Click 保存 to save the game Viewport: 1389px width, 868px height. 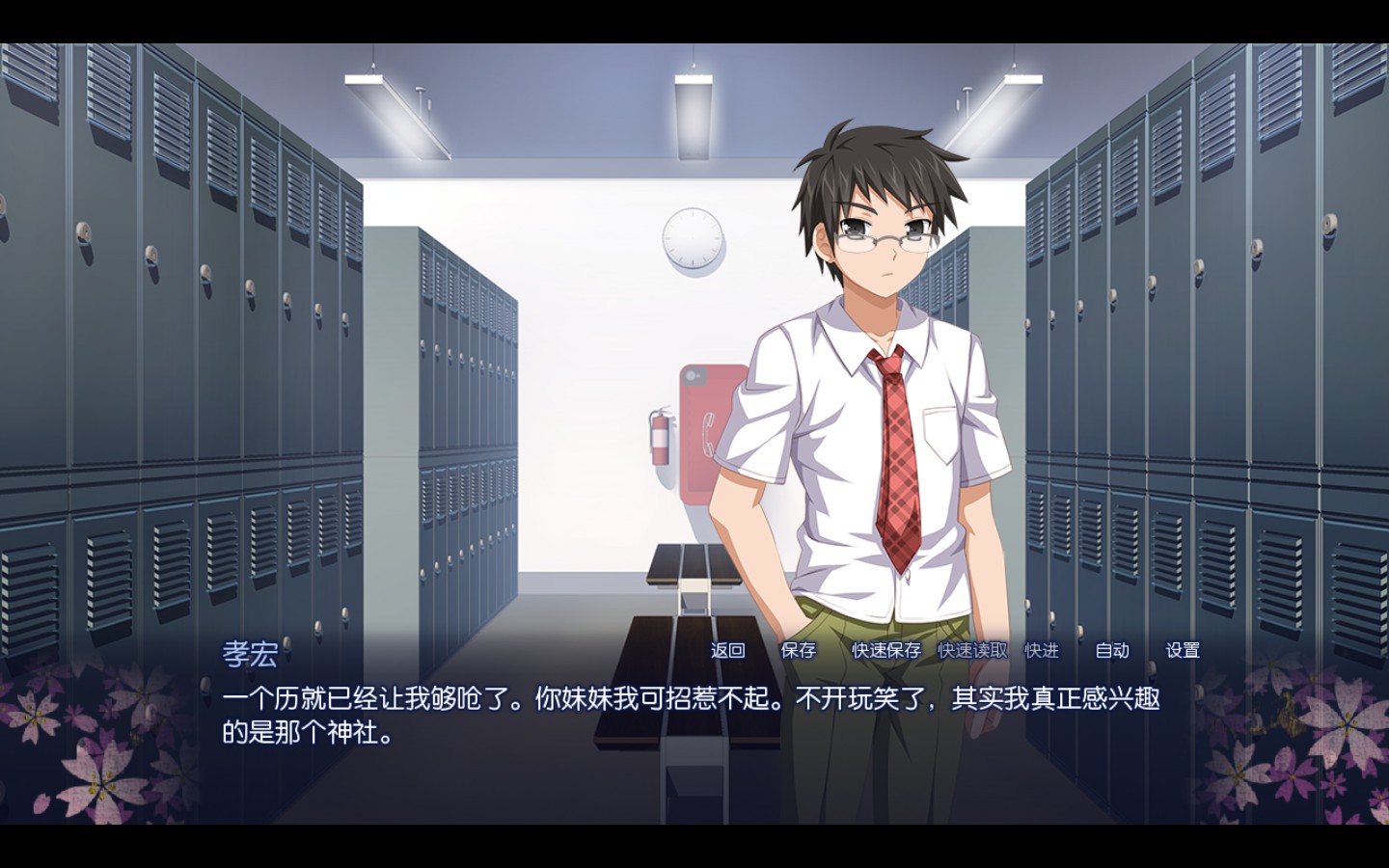coord(799,651)
